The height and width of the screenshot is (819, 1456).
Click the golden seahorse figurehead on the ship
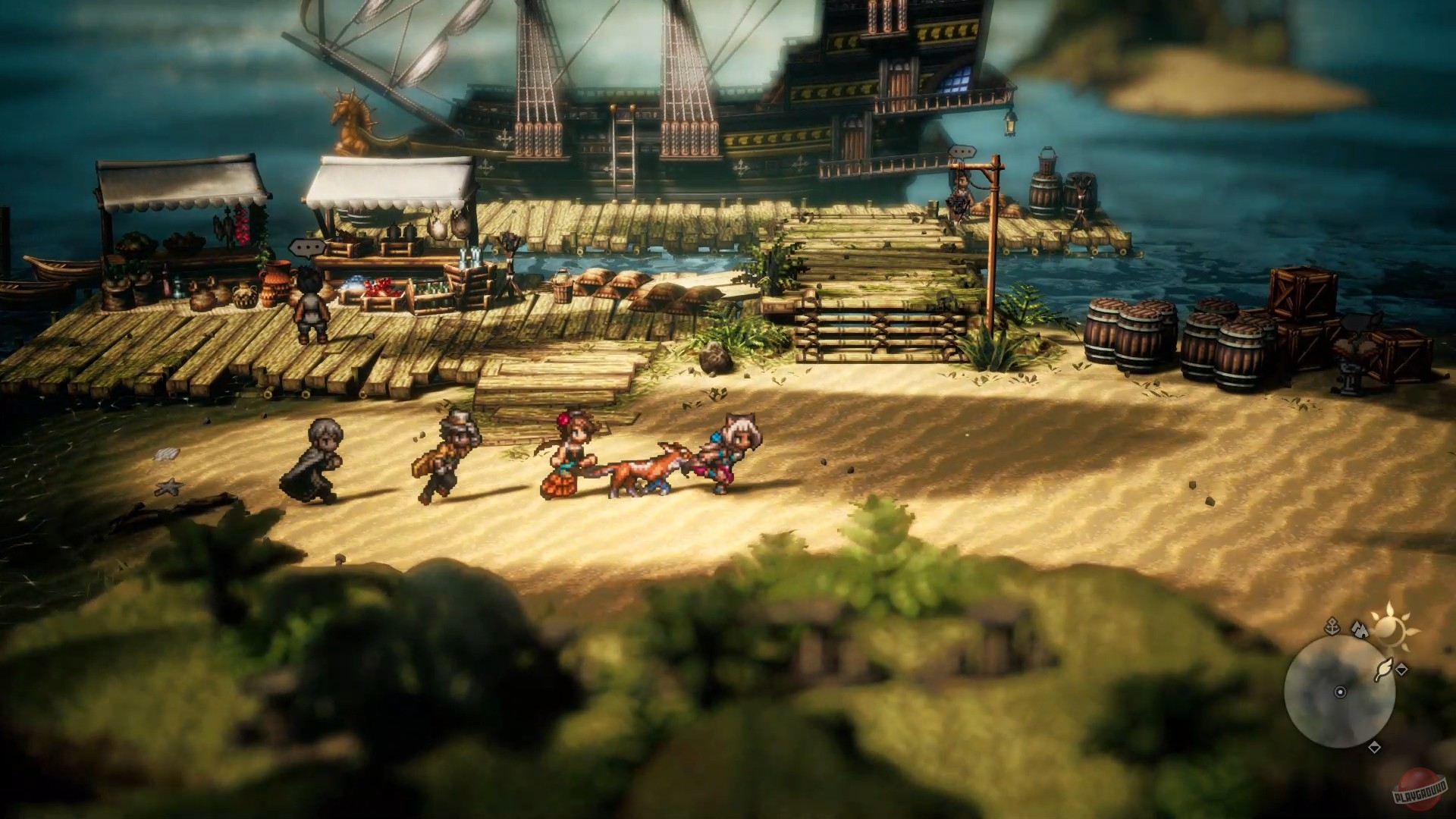[350, 118]
